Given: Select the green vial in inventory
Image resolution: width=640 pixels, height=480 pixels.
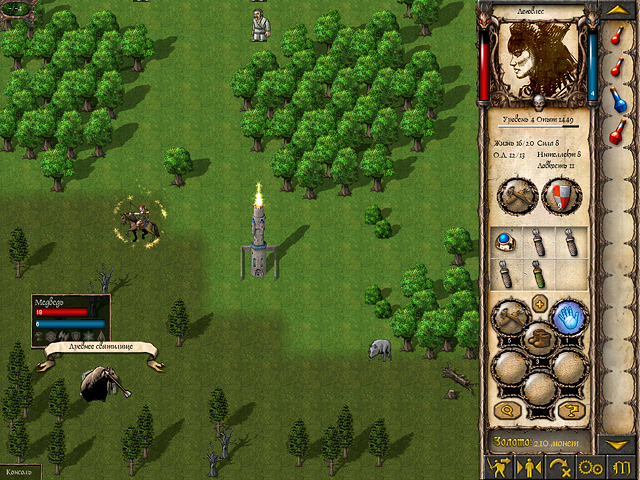Looking at the screenshot, I should click(538, 273).
